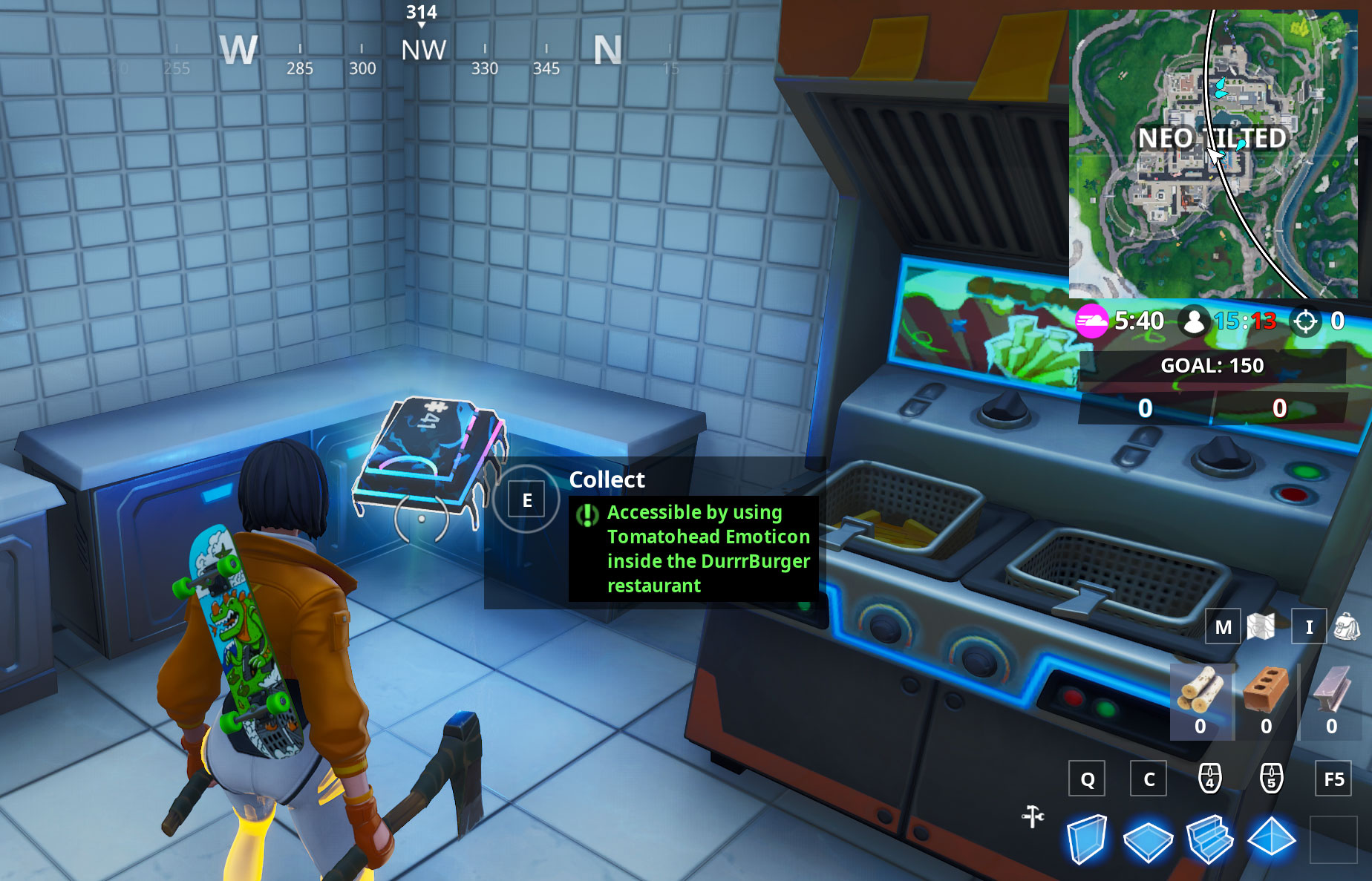Click the F5 hotbar slot
This screenshot has height=881, width=1372.
coord(1334,779)
